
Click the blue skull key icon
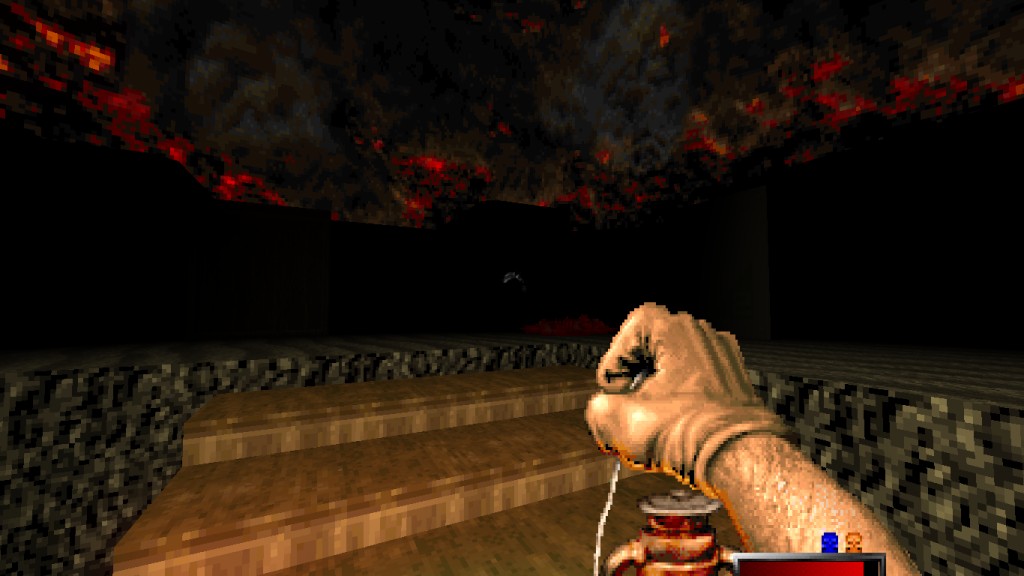pyautogui.click(x=829, y=542)
